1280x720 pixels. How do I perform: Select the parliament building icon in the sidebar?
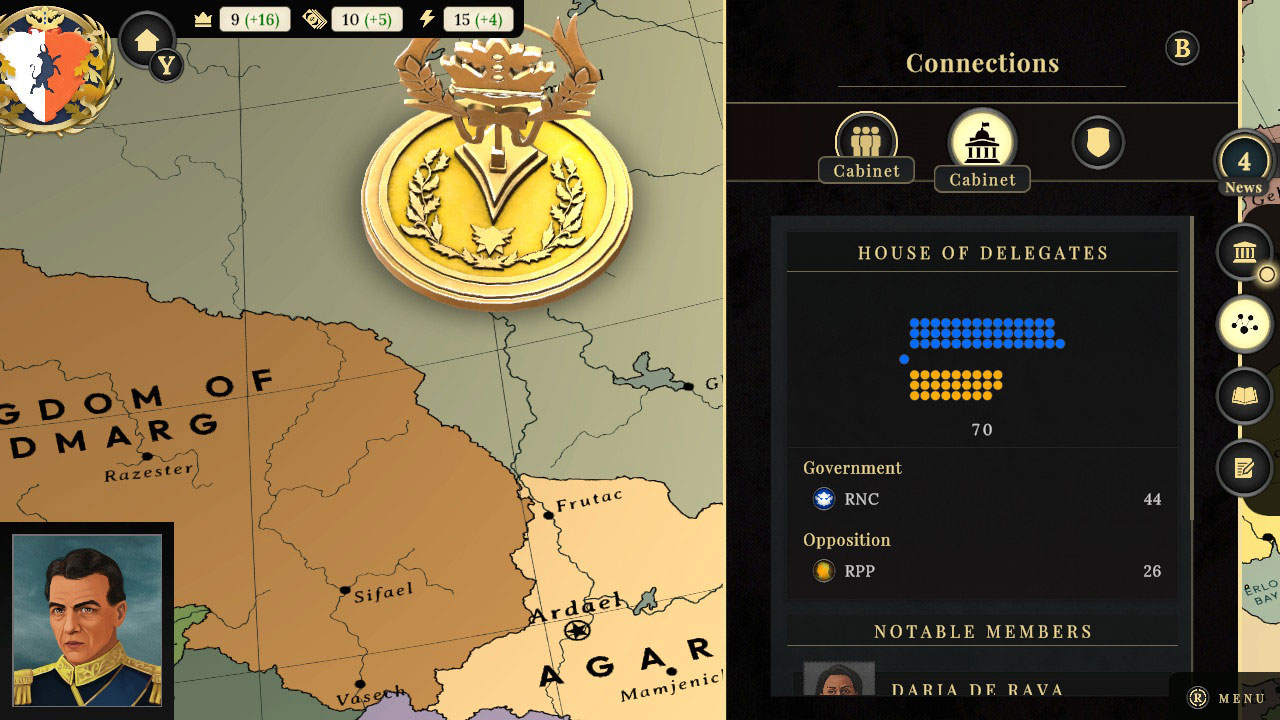click(x=1244, y=252)
